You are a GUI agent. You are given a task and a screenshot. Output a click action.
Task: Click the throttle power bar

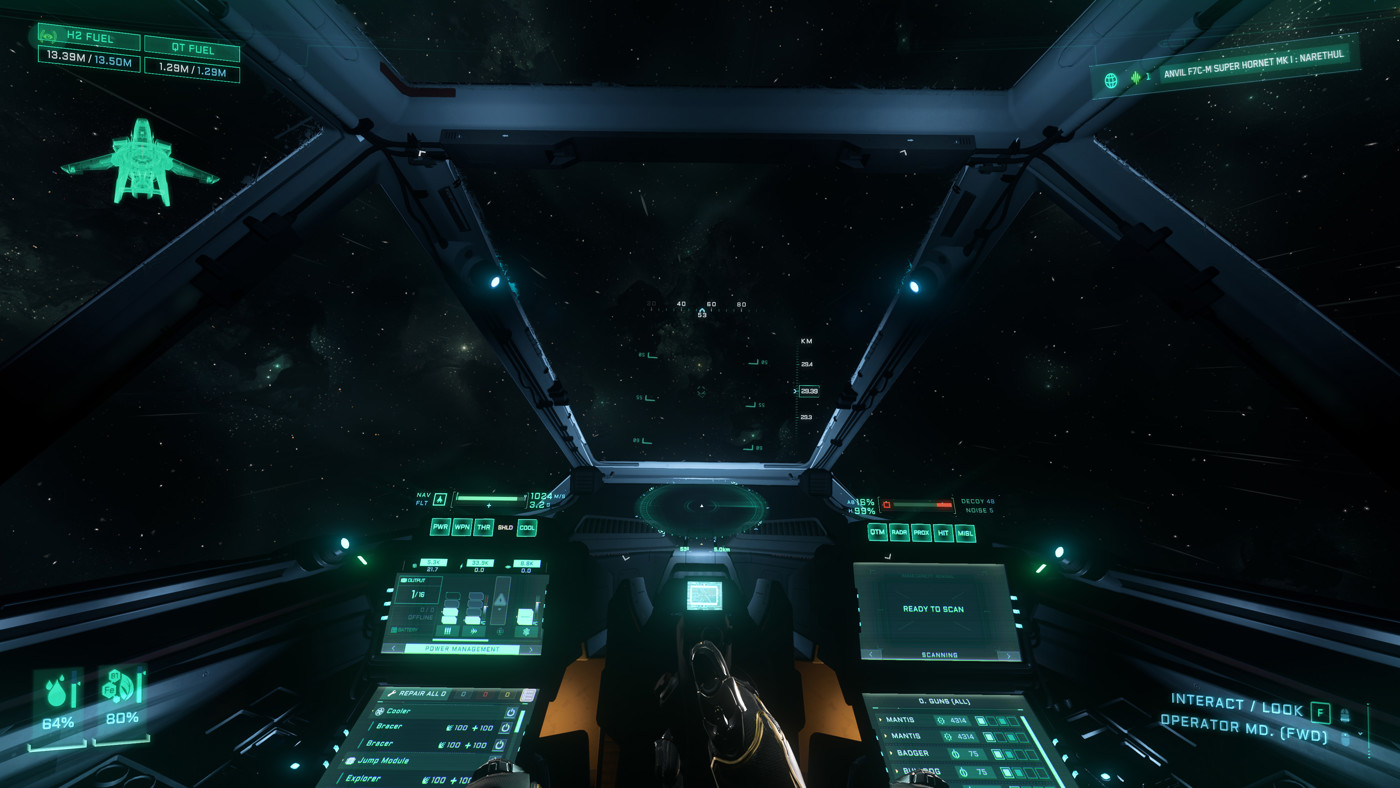(488, 498)
